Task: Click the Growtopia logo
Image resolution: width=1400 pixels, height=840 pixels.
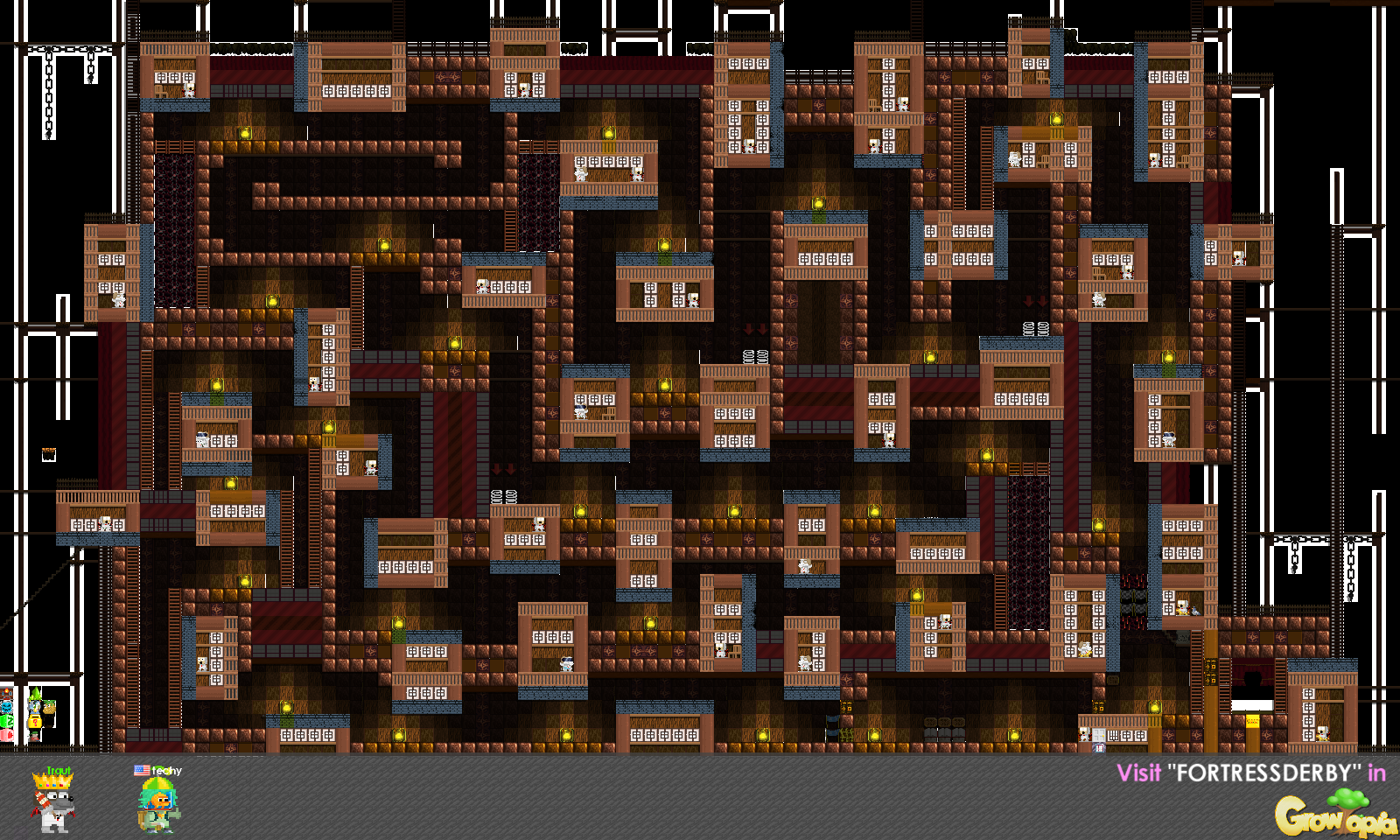Action: point(1334,815)
